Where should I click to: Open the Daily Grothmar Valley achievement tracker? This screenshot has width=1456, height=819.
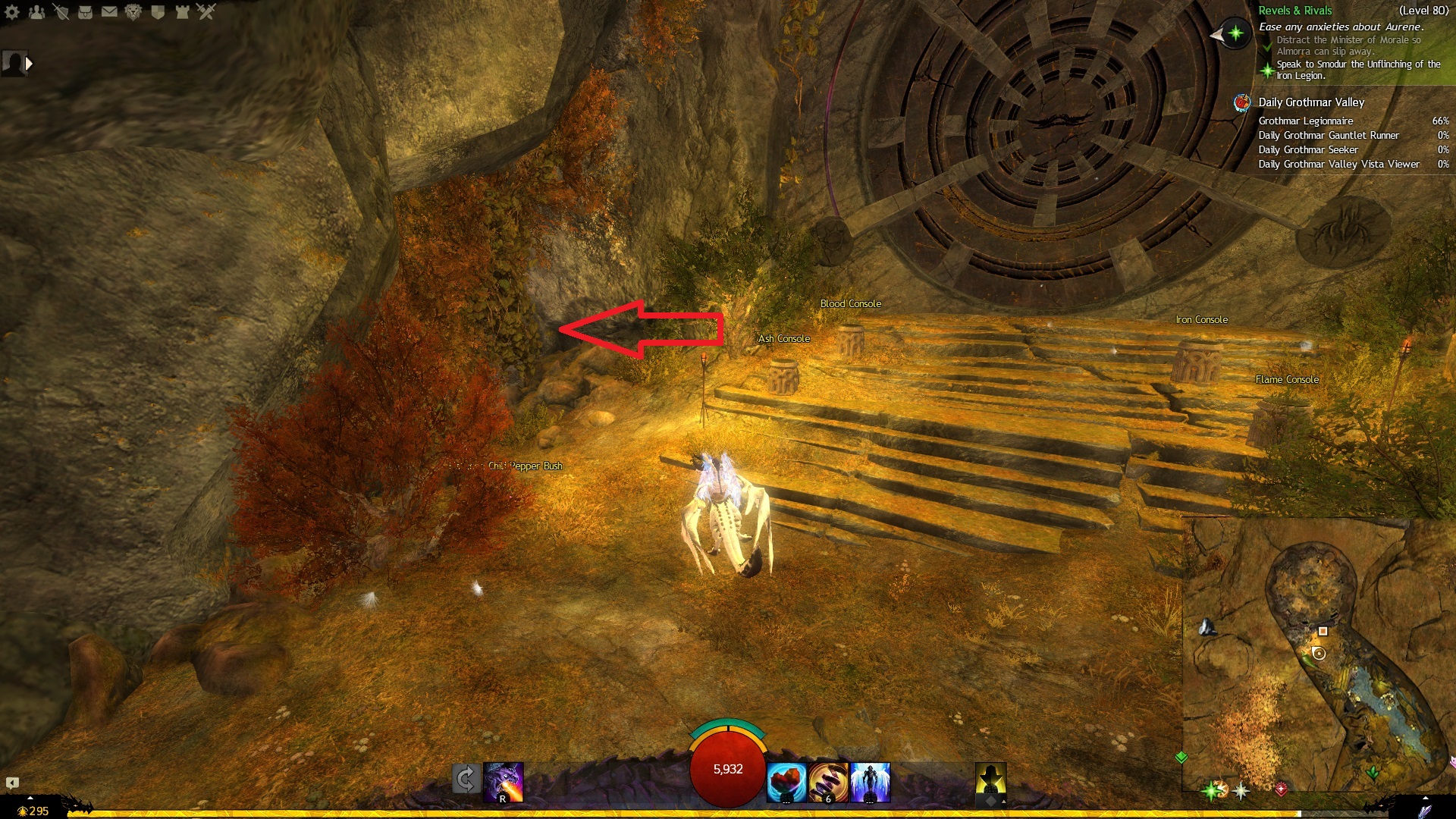pyautogui.click(x=1311, y=102)
